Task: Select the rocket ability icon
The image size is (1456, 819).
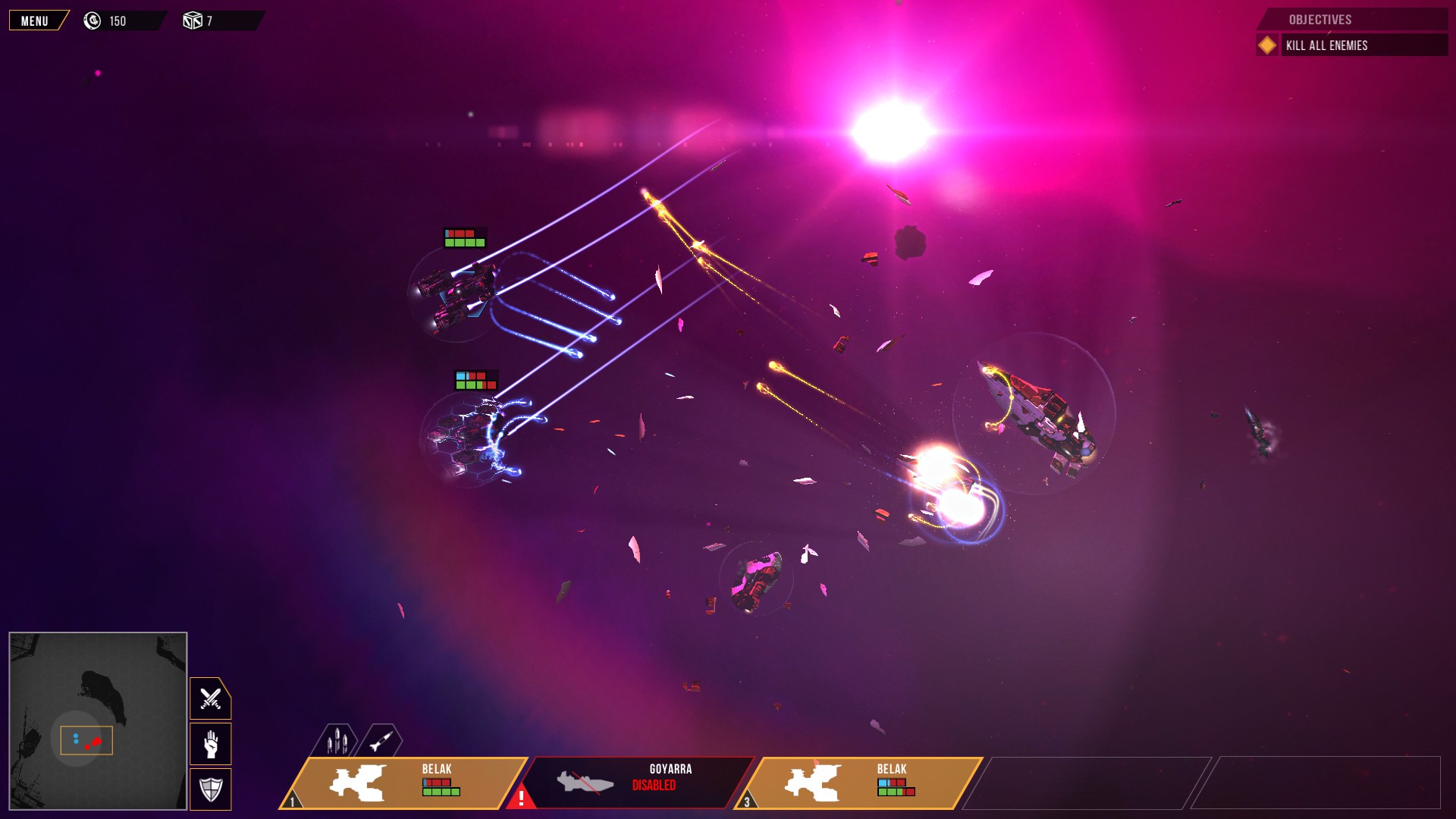Action: tap(381, 739)
